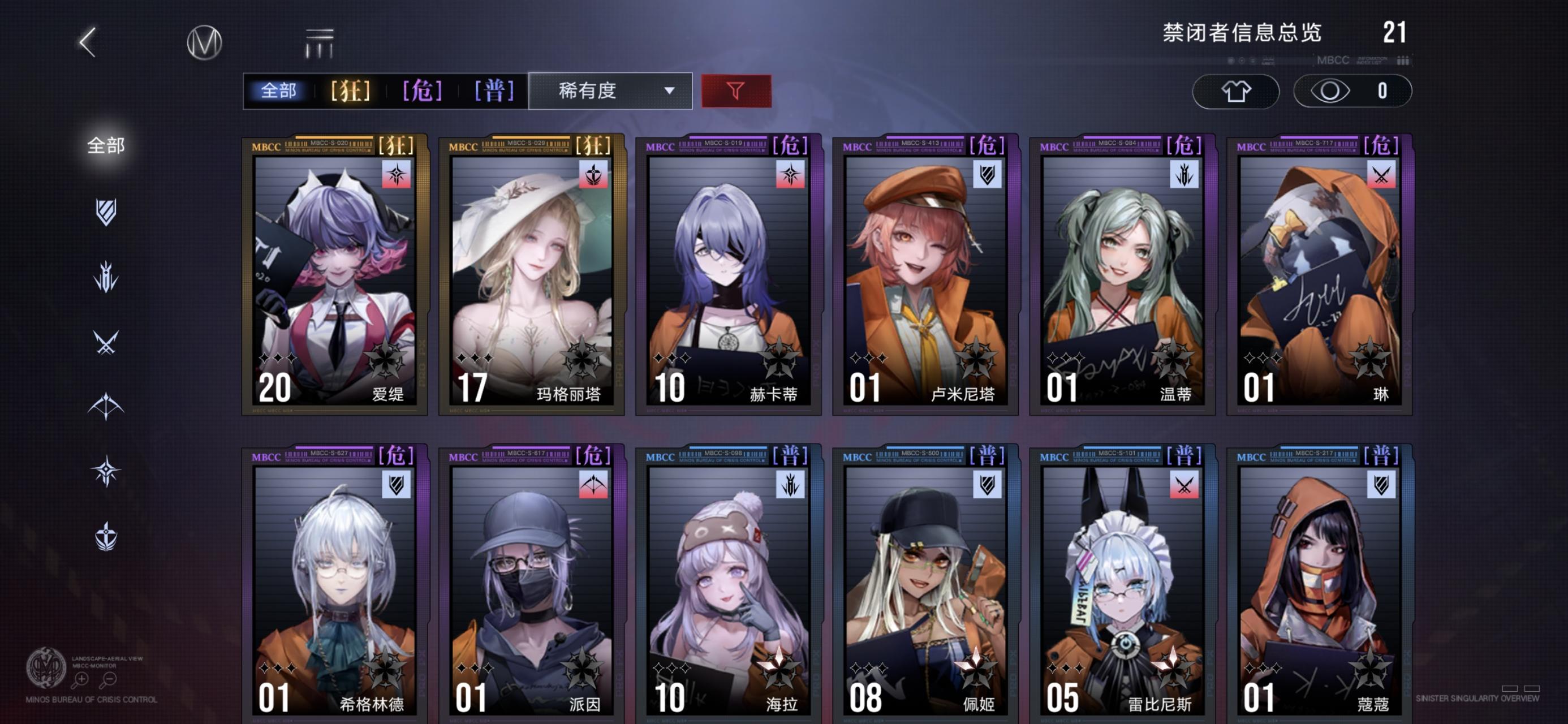Toggle the red funnel filter switch
The width and height of the screenshot is (1568, 724).
(x=736, y=90)
